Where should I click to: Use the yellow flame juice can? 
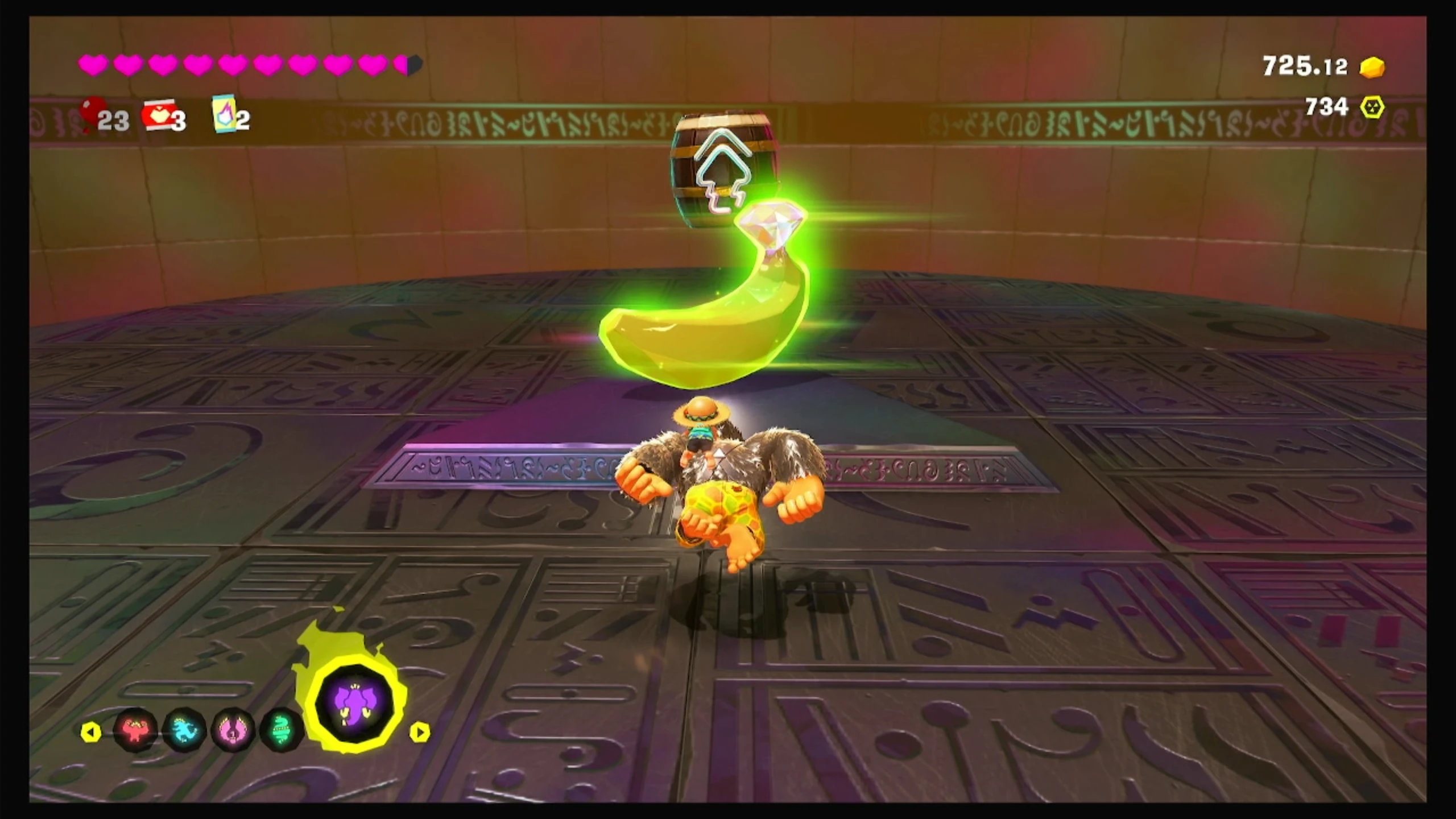[x=224, y=113]
